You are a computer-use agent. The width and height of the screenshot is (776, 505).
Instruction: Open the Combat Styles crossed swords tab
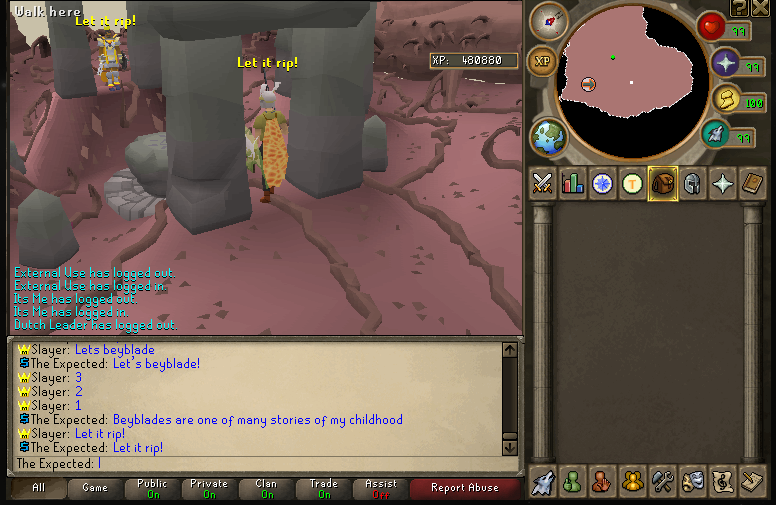tap(543, 183)
